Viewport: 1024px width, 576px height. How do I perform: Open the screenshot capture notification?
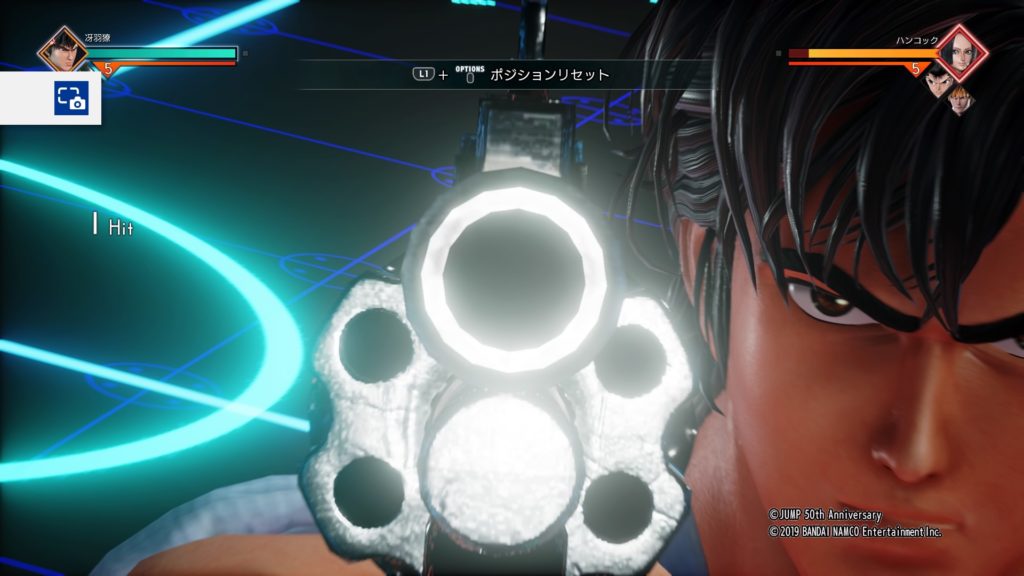(x=71, y=98)
